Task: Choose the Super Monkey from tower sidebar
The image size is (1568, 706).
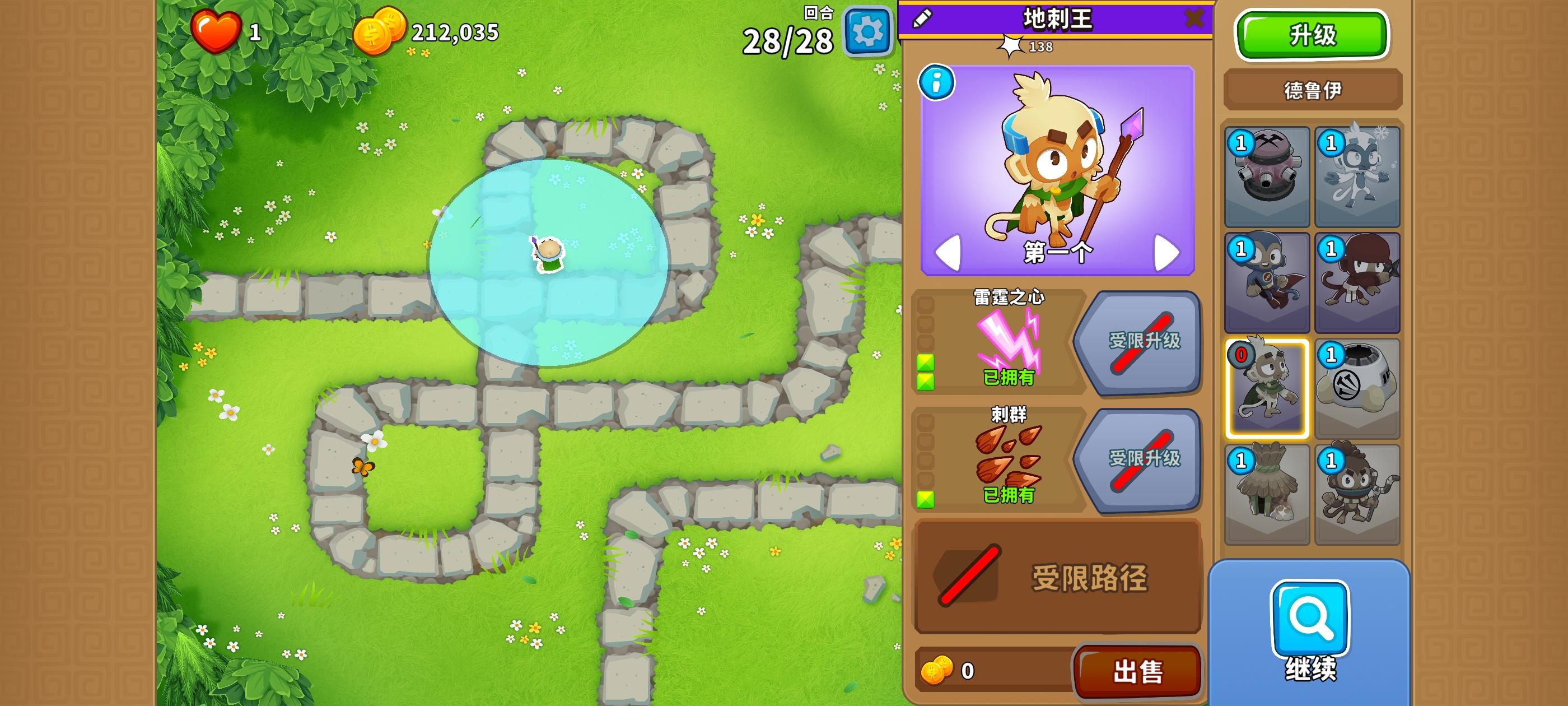Action: point(1267,281)
